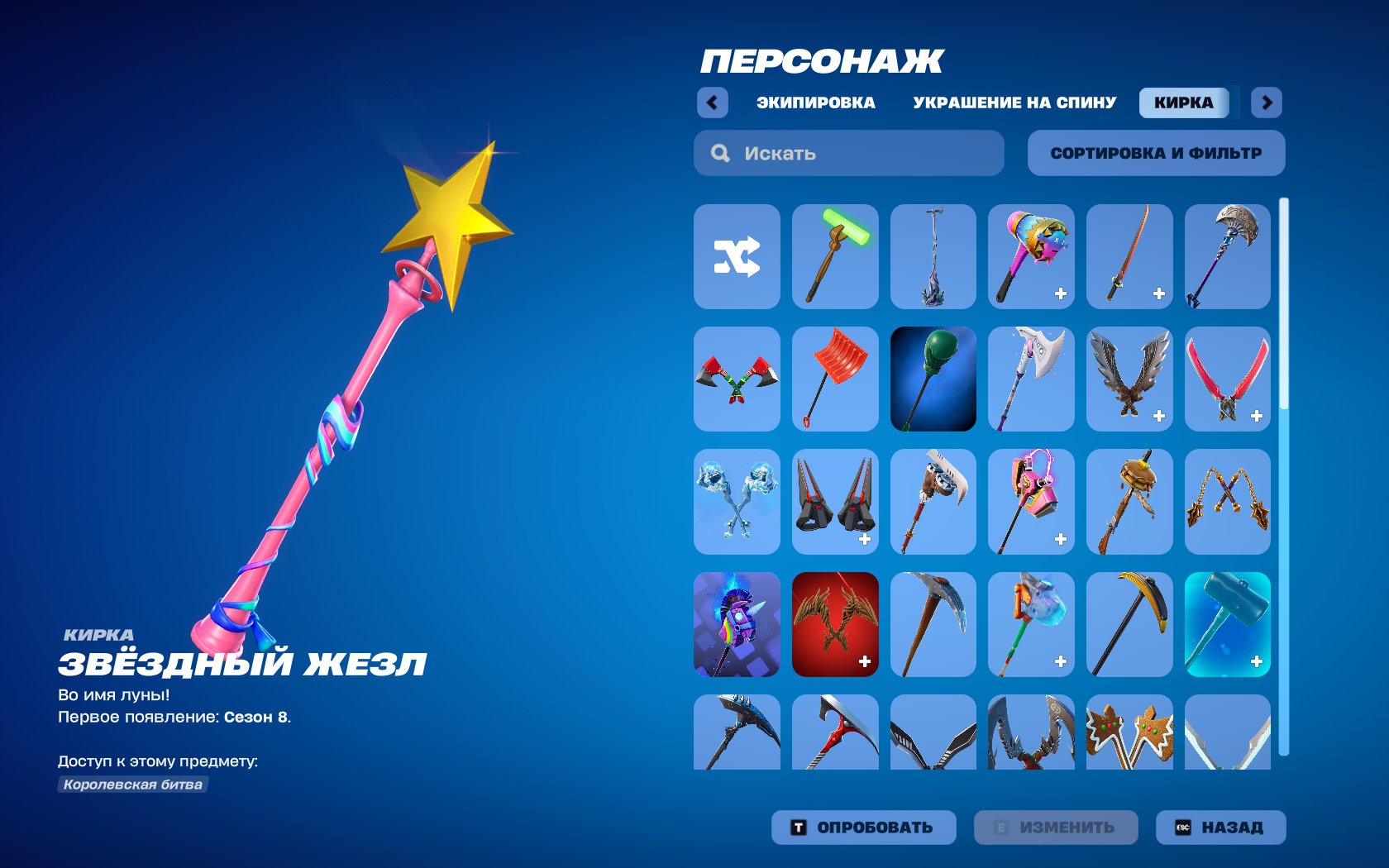Screen dimensions: 1389x868
Task: Open the previous category with the left chevron
Action: (712, 102)
